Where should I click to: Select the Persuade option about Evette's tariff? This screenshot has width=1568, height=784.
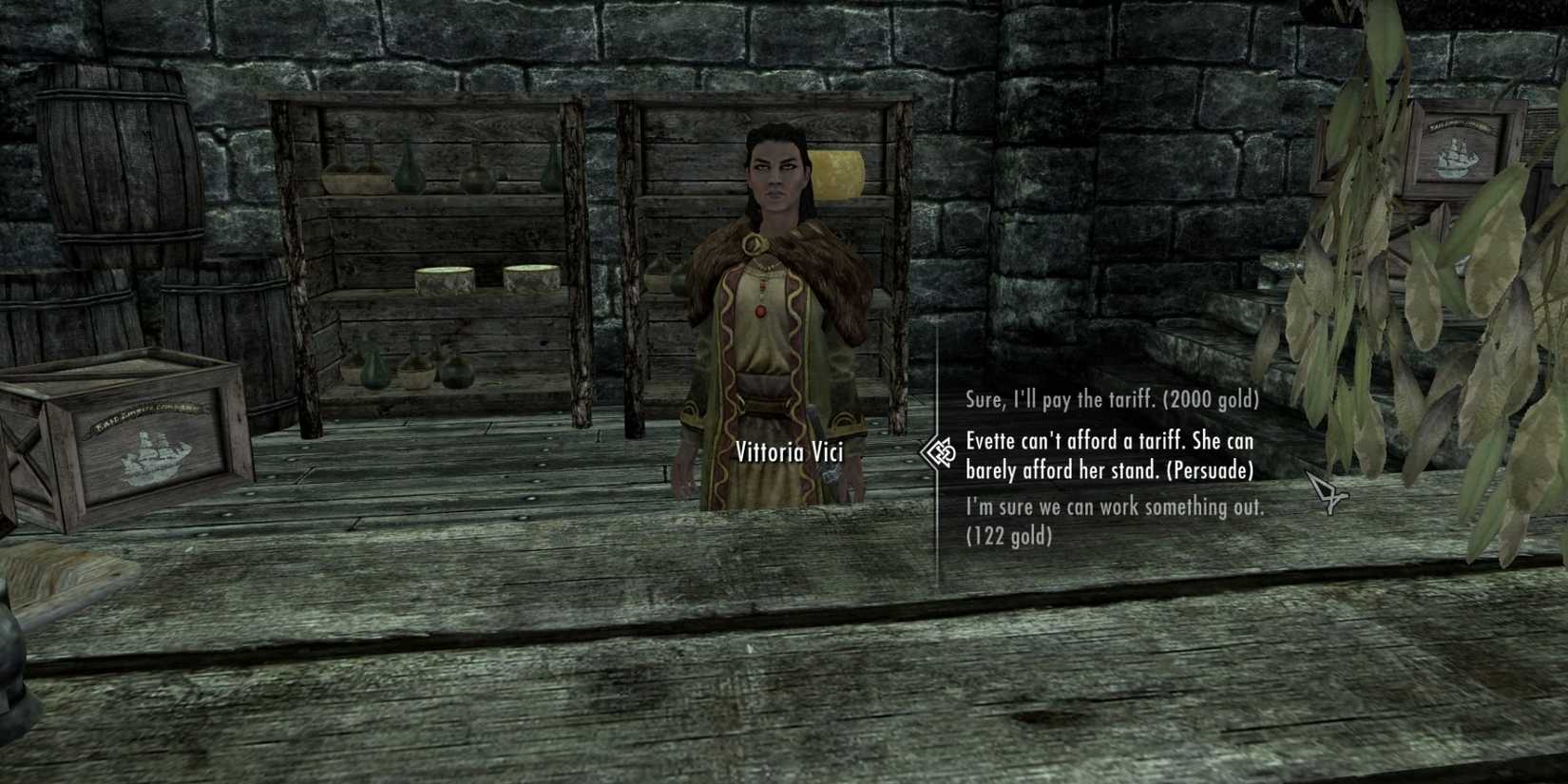[1110, 456]
